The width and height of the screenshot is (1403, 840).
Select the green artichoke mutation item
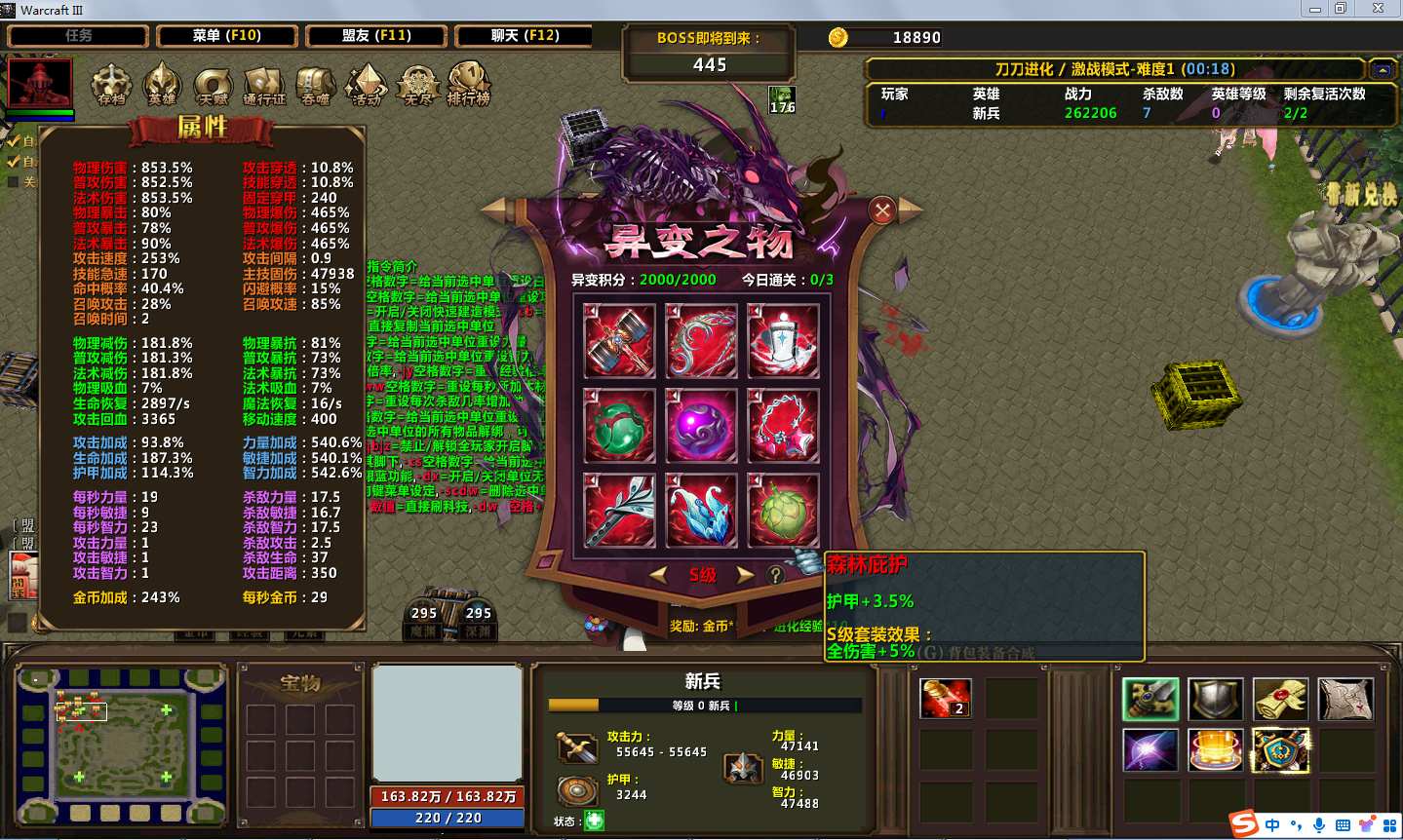[782, 510]
